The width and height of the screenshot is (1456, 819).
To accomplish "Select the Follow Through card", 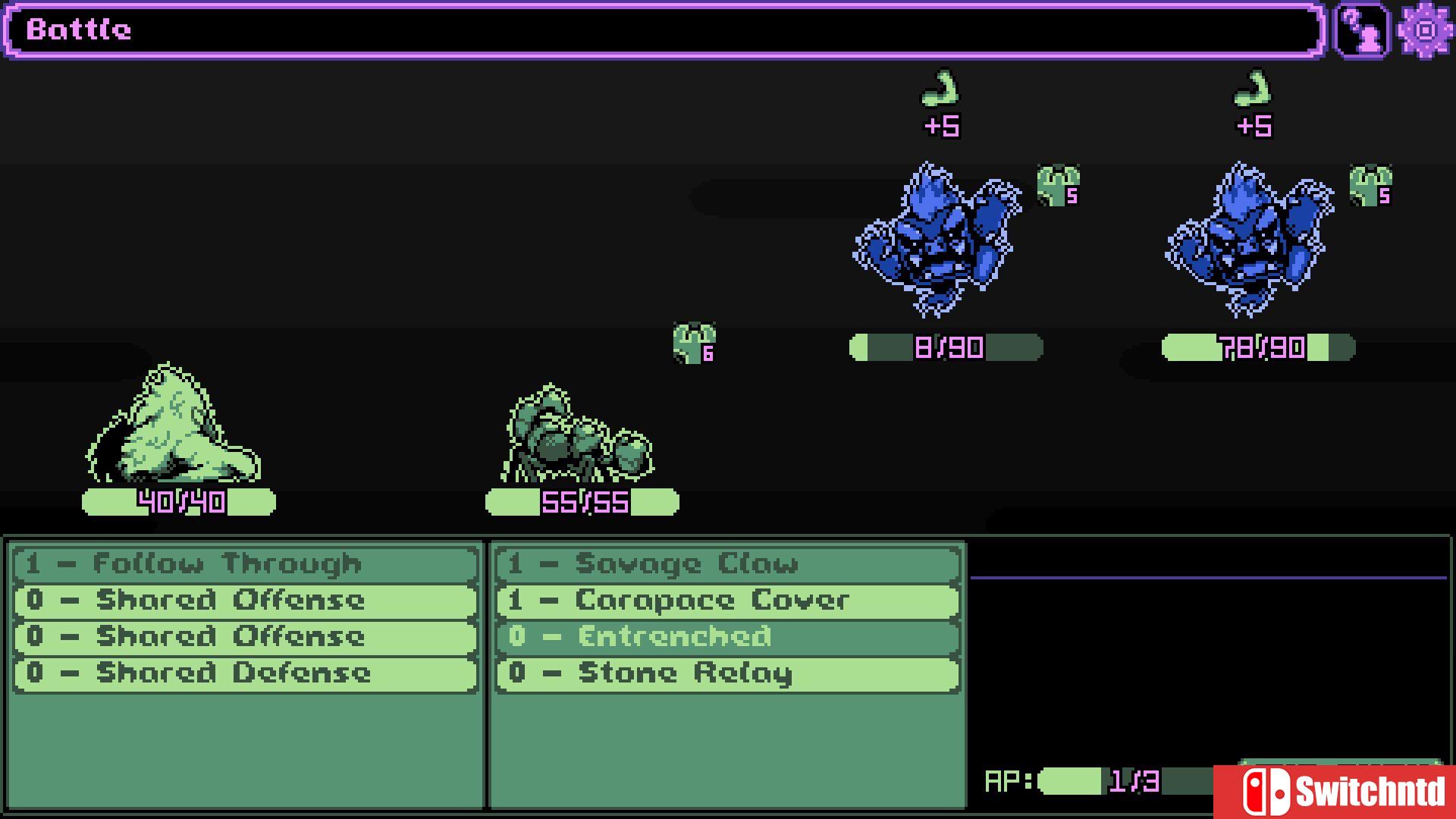I will [x=246, y=564].
